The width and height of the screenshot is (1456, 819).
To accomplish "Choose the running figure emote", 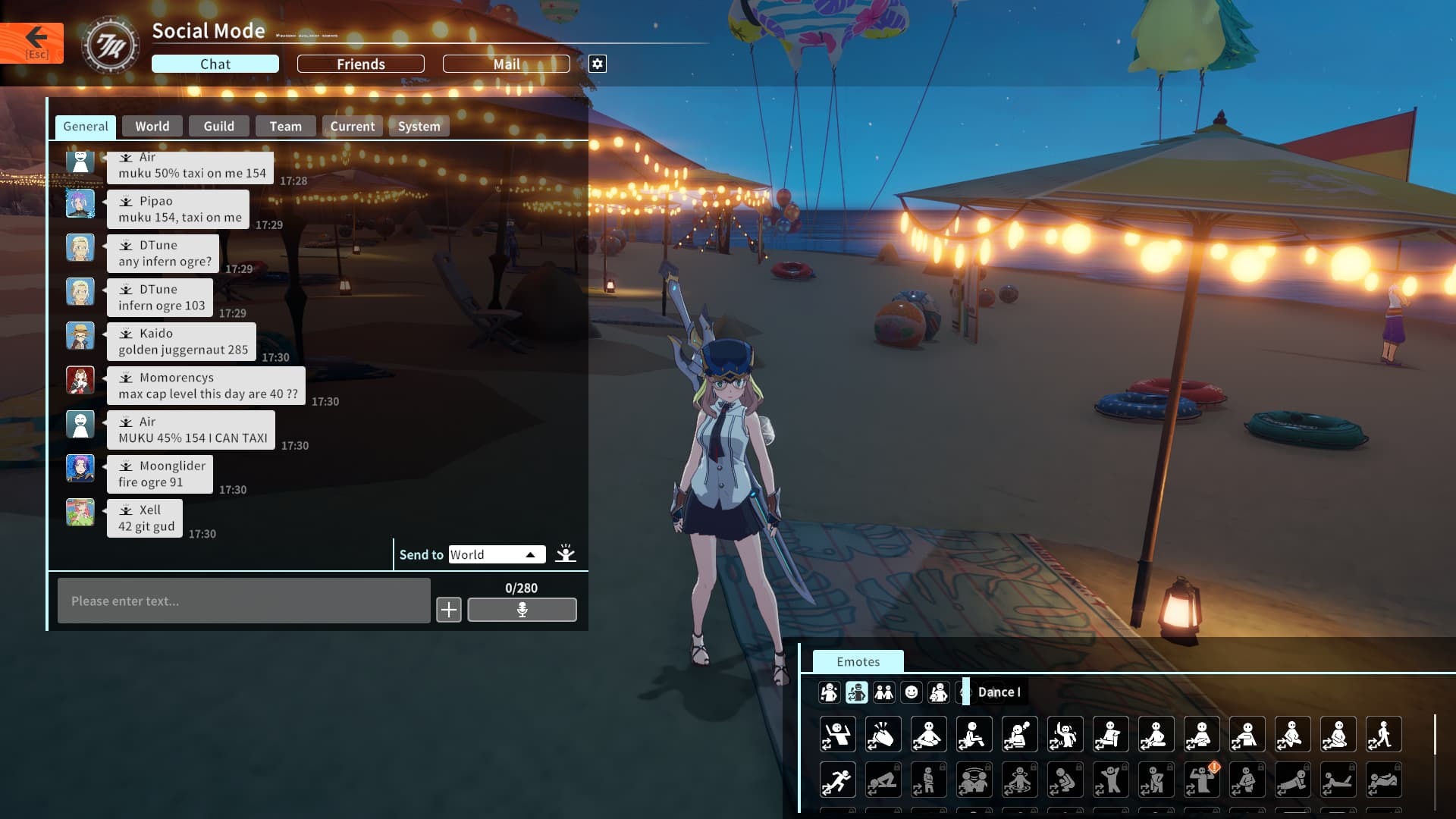I will (x=837, y=780).
